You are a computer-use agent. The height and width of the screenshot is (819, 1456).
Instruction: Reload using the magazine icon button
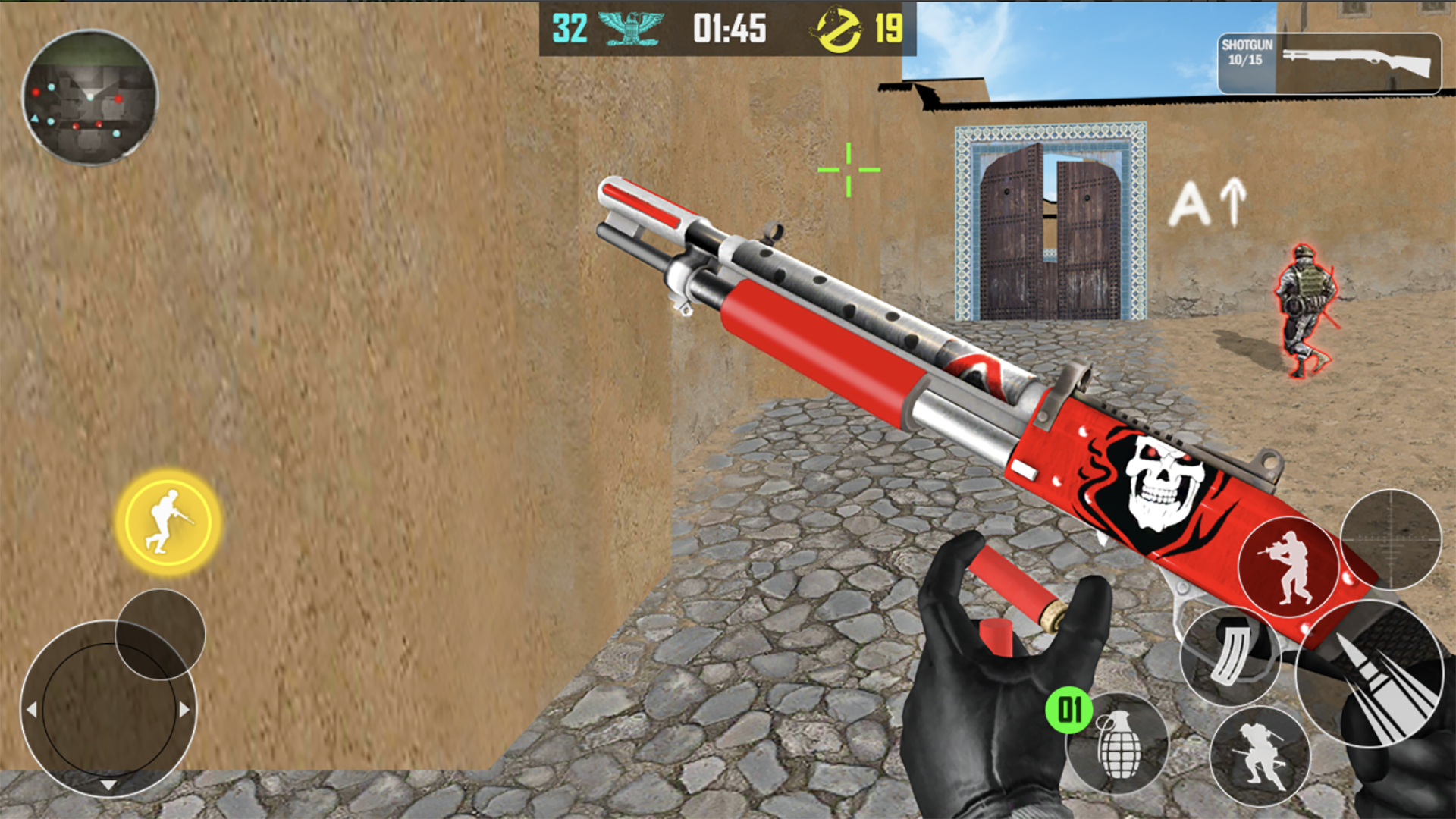point(1230,655)
